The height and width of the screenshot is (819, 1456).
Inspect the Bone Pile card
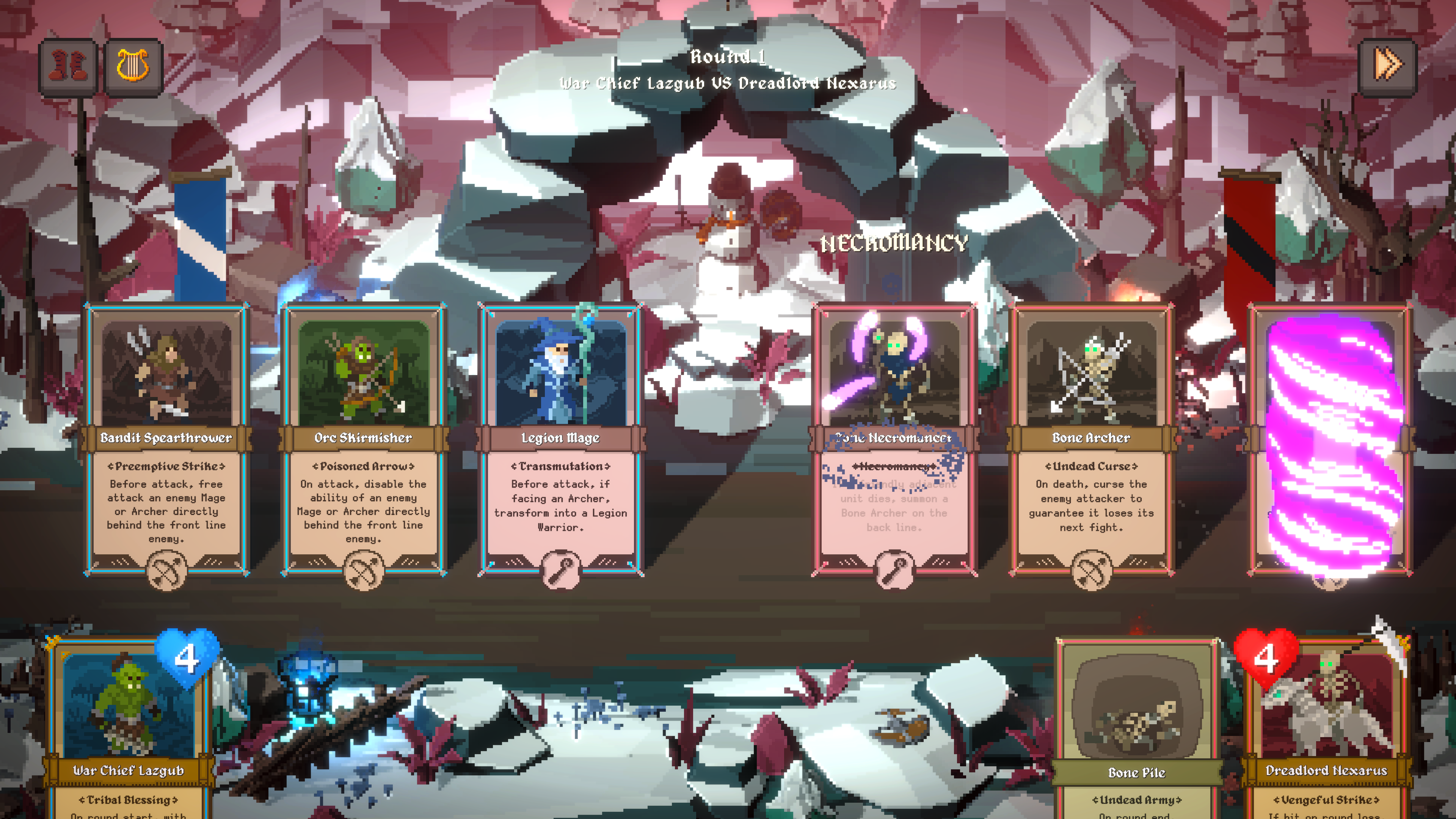1137,729
